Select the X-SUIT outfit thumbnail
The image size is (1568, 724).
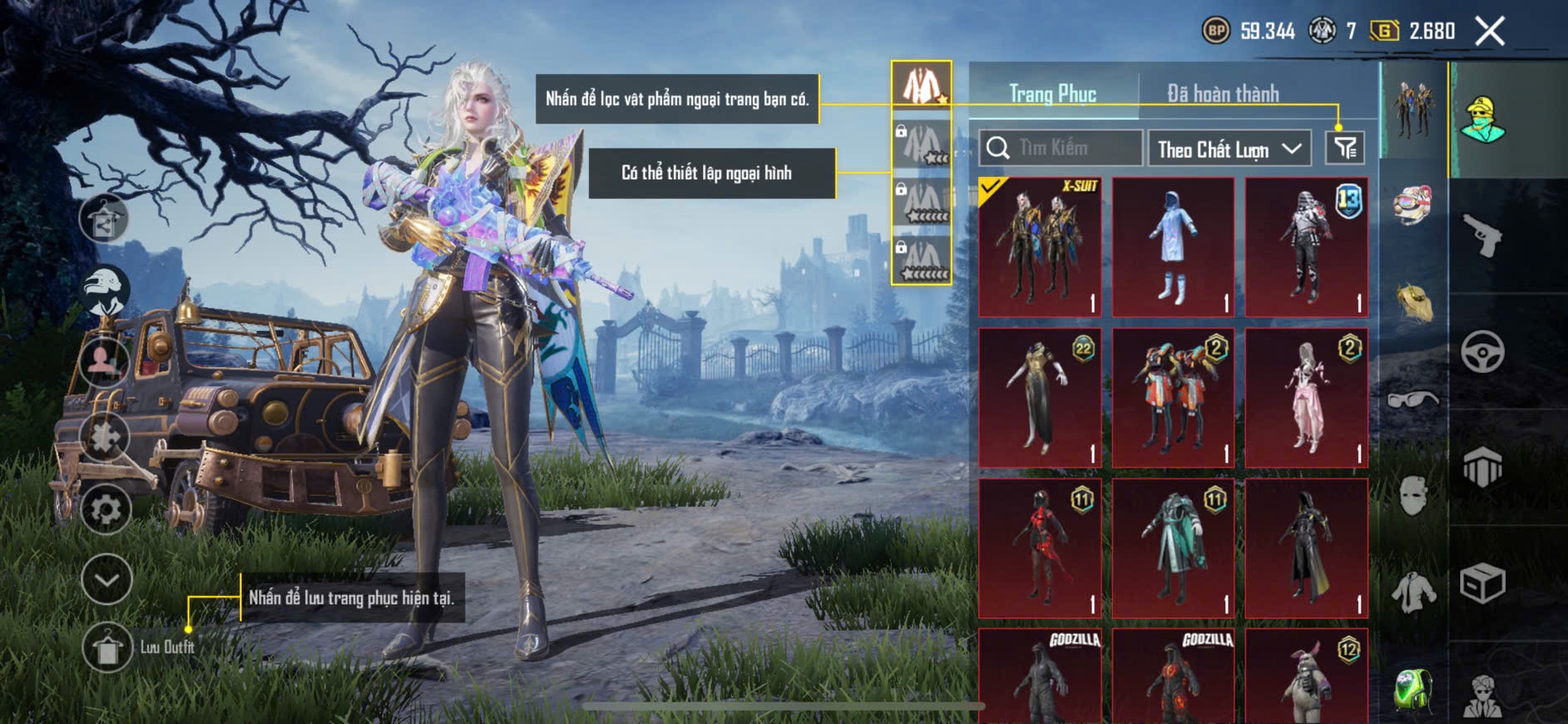coord(1039,247)
